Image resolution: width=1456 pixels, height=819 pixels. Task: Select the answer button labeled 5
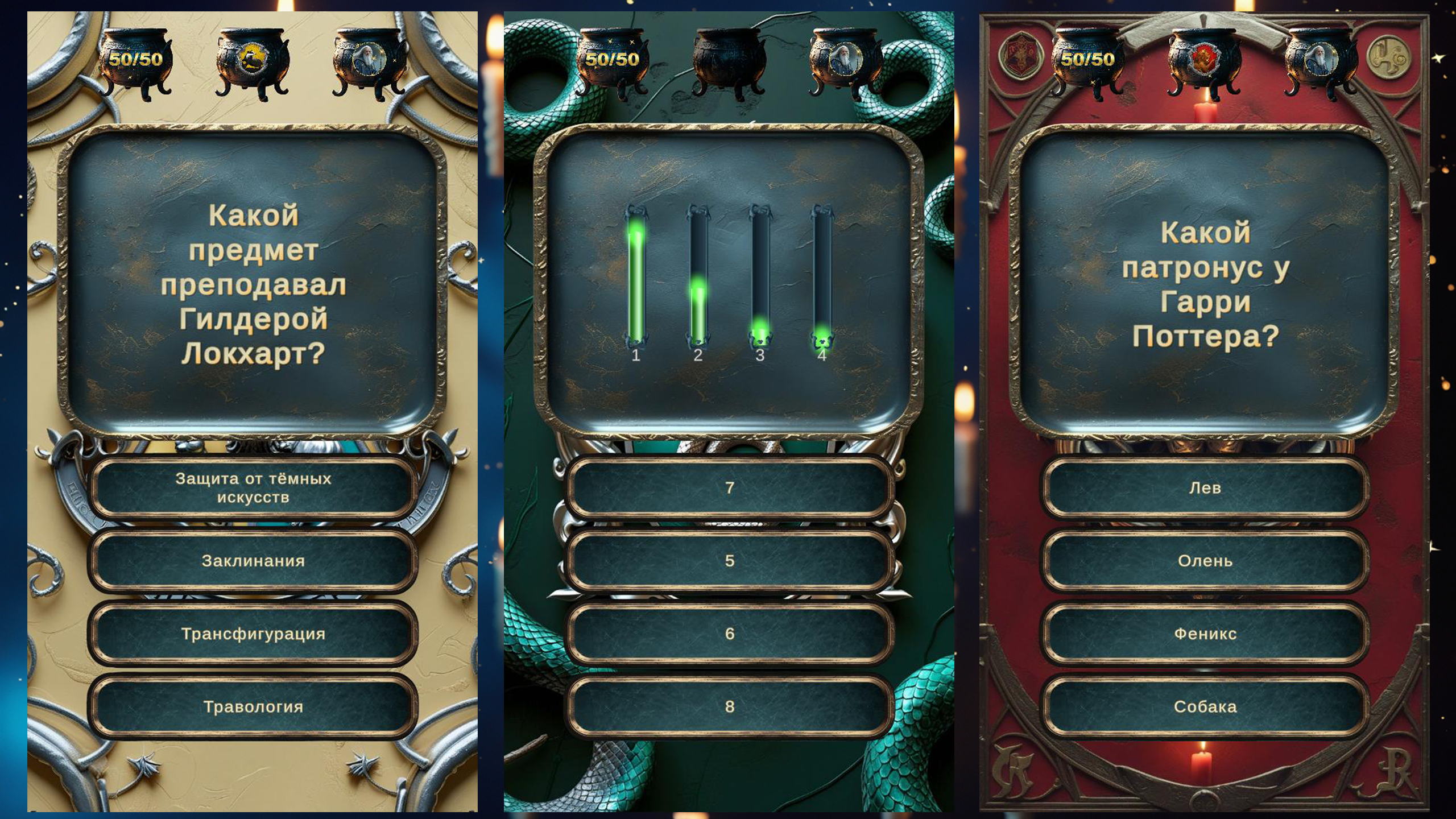[729, 561]
